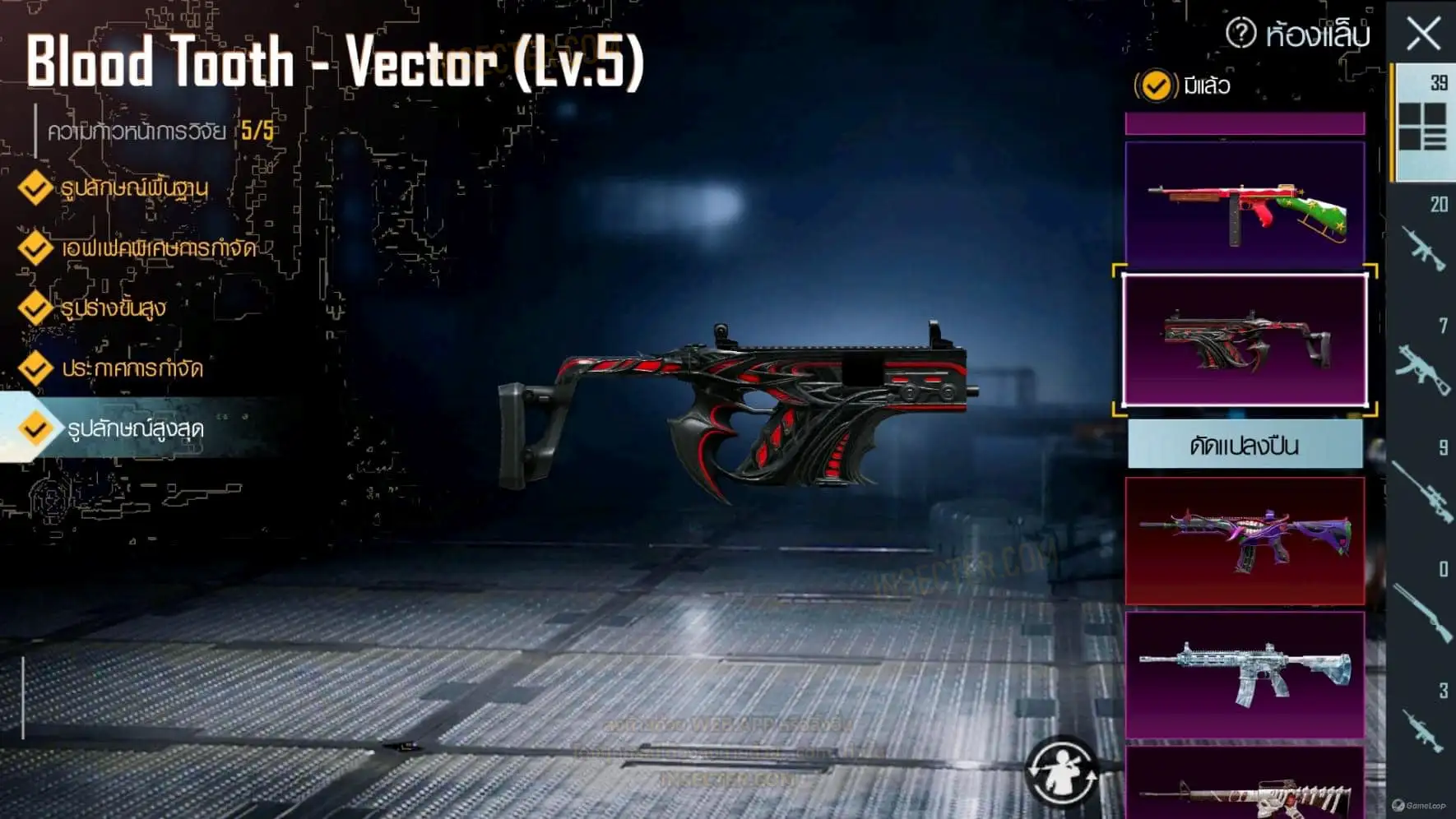Select รูปลักษณ์พื้นฐาน basic appearance level
1456x819 pixels.
(133, 188)
